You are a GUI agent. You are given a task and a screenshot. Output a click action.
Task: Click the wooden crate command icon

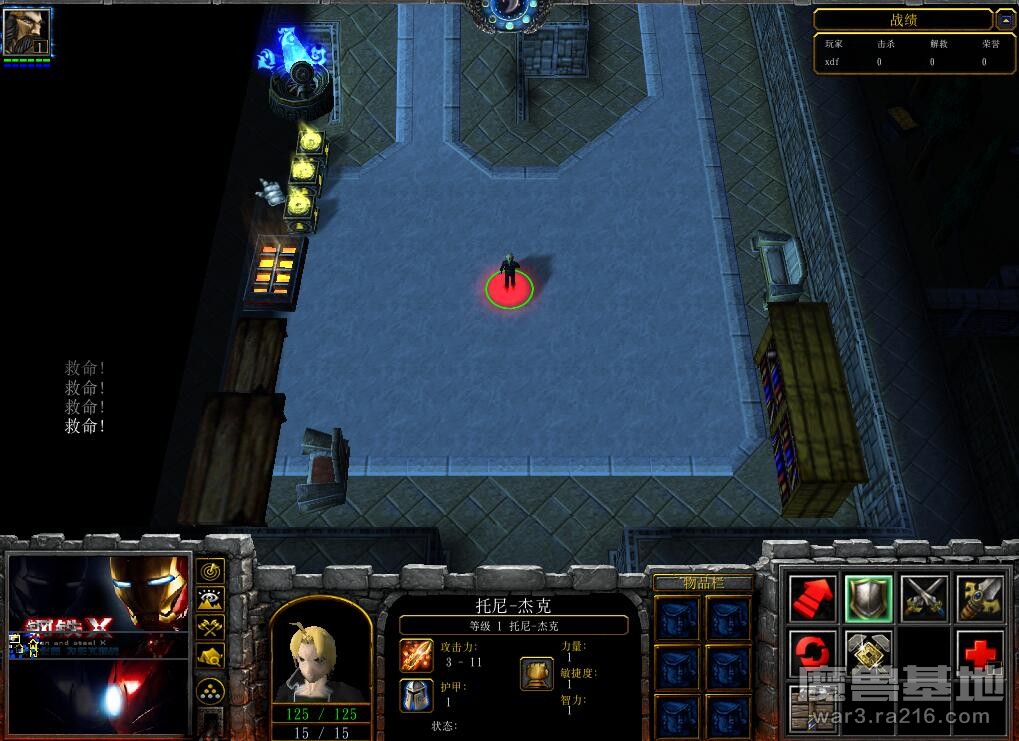point(812,708)
